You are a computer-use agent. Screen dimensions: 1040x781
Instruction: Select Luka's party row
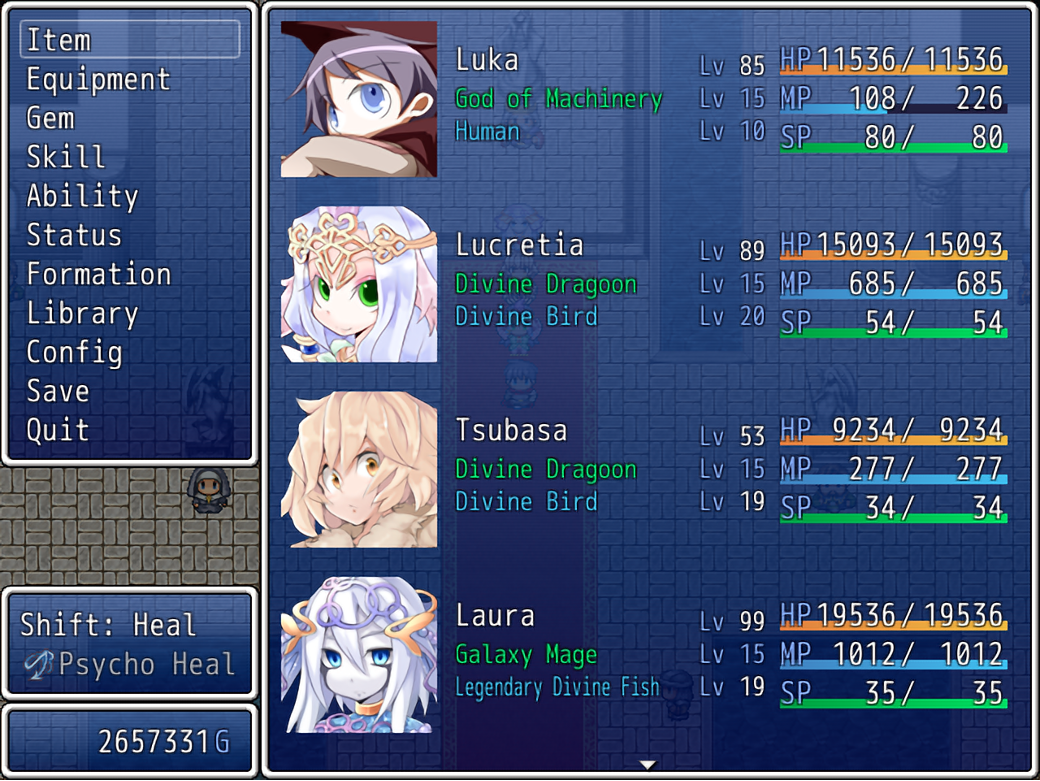(647, 99)
